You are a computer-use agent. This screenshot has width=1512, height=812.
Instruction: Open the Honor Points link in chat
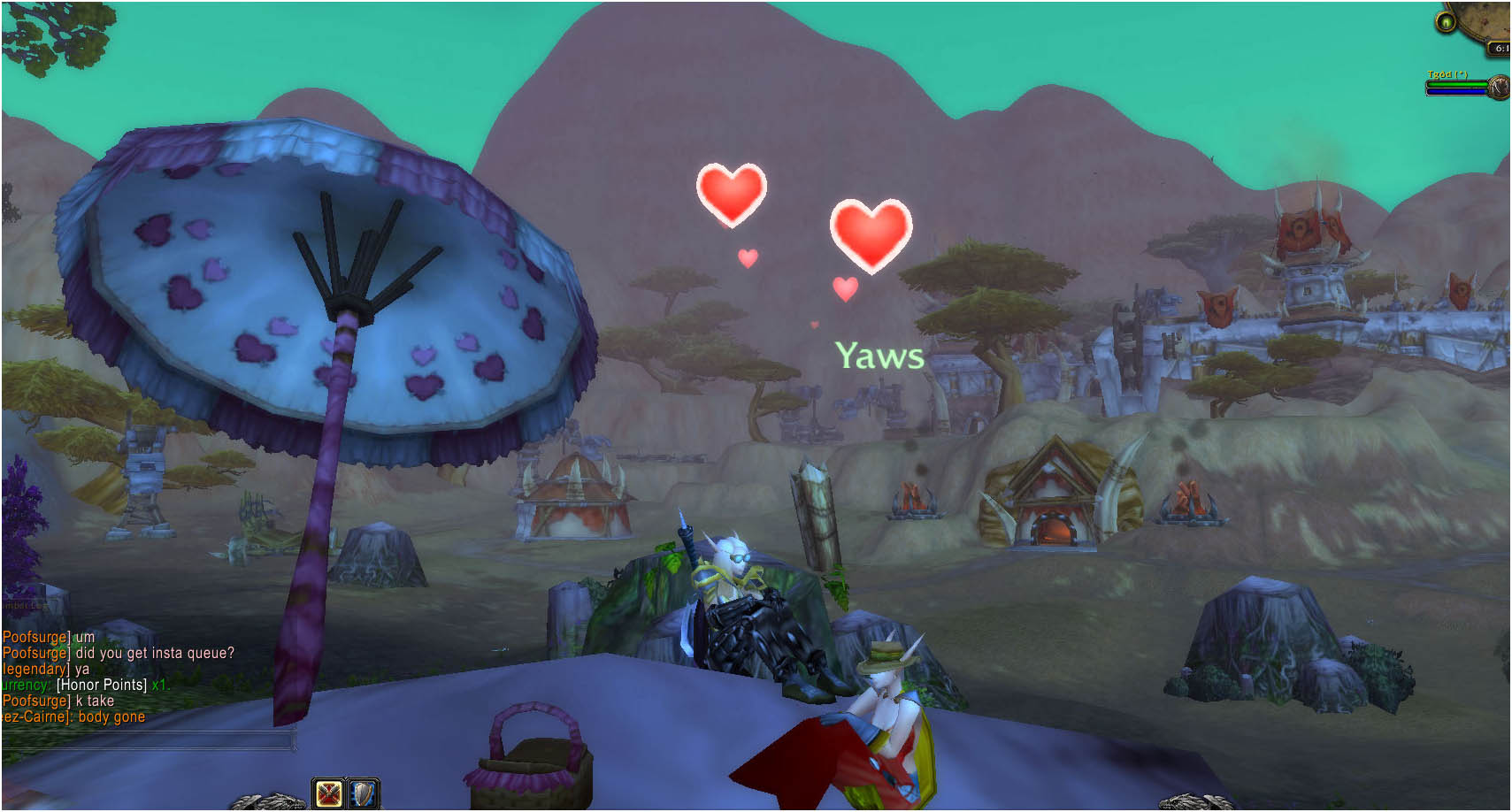click(102, 685)
